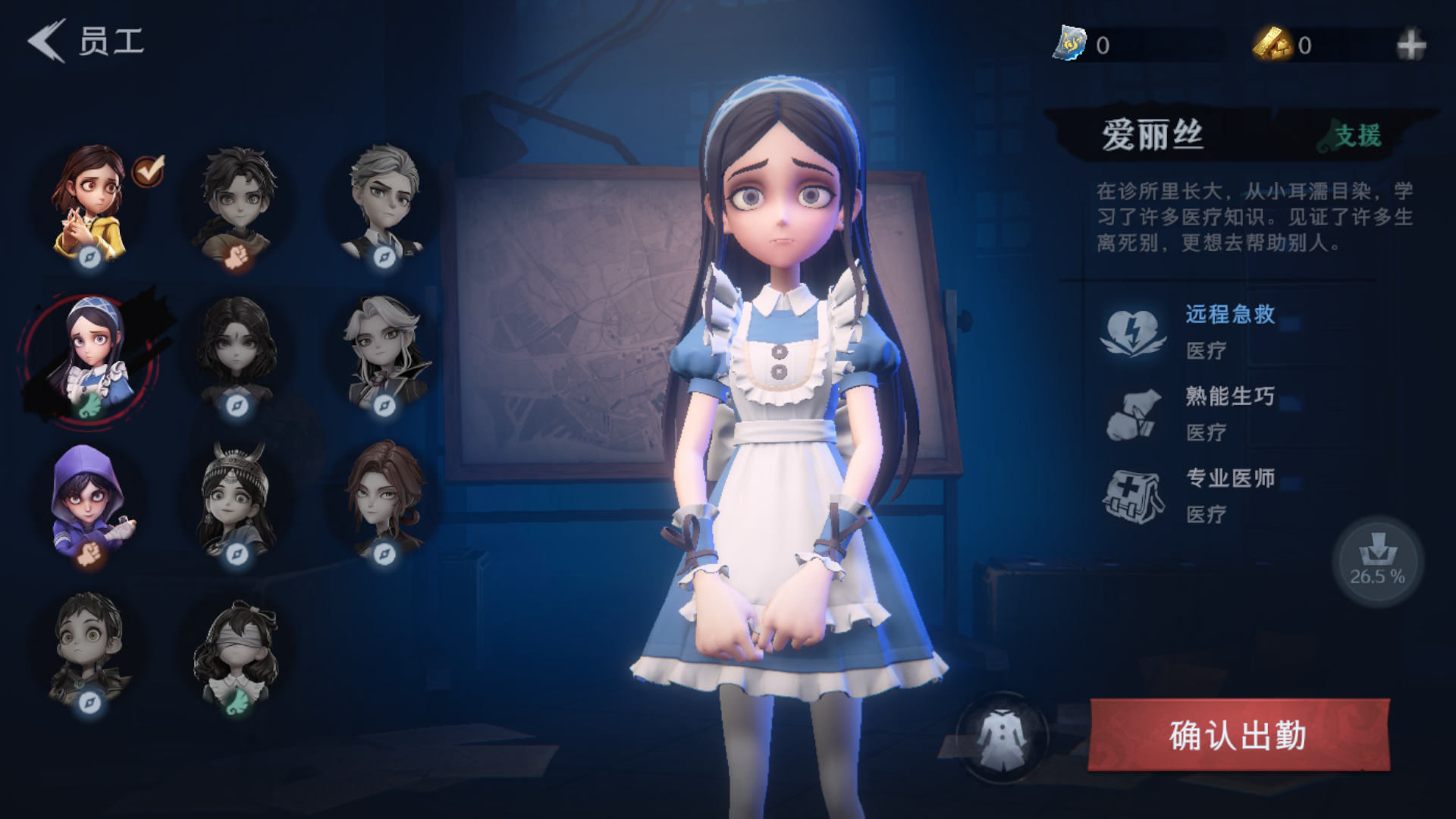This screenshot has height=819, width=1456.
Task: Add more gold bars with plus button
Action: click(x=1410, y=45)
